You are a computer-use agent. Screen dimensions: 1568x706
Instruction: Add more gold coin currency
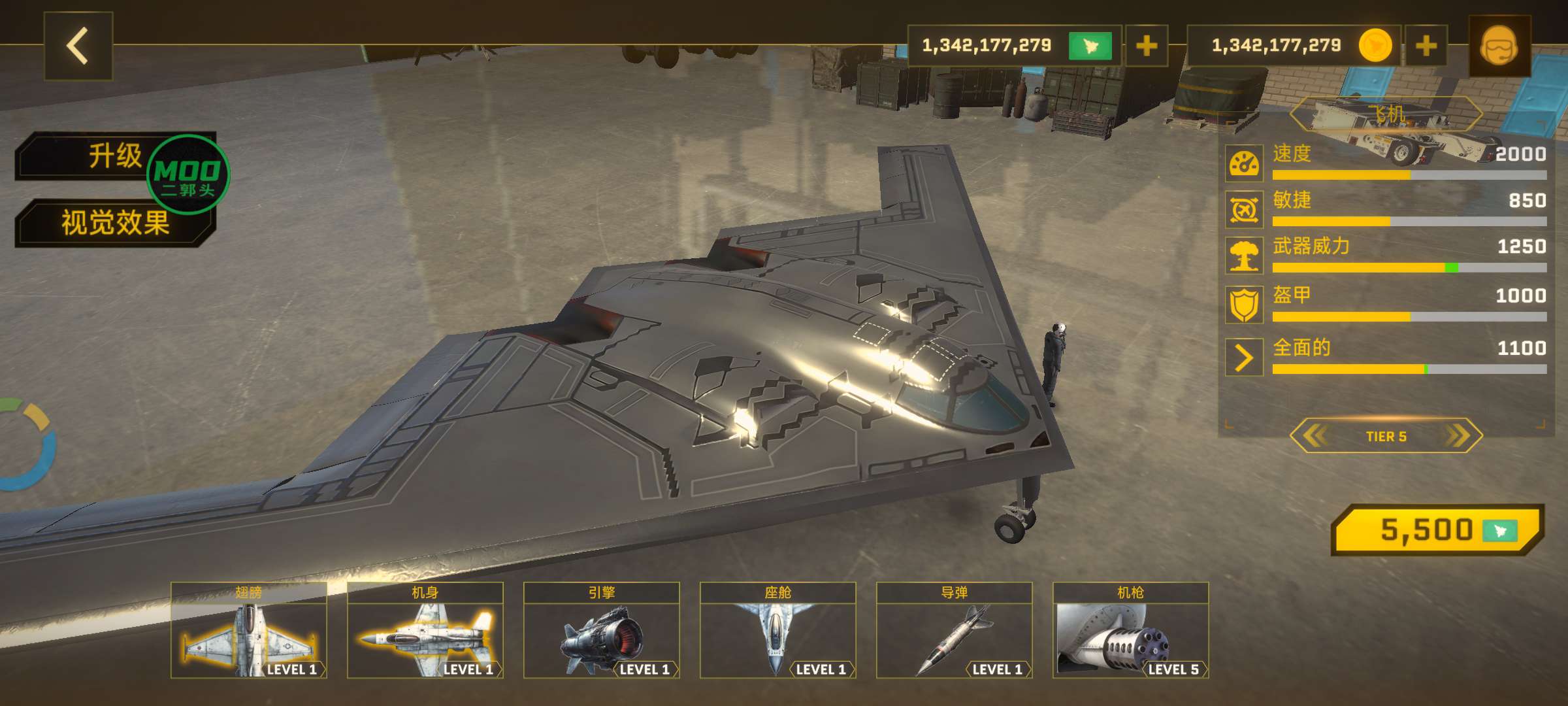point(1426,46)
